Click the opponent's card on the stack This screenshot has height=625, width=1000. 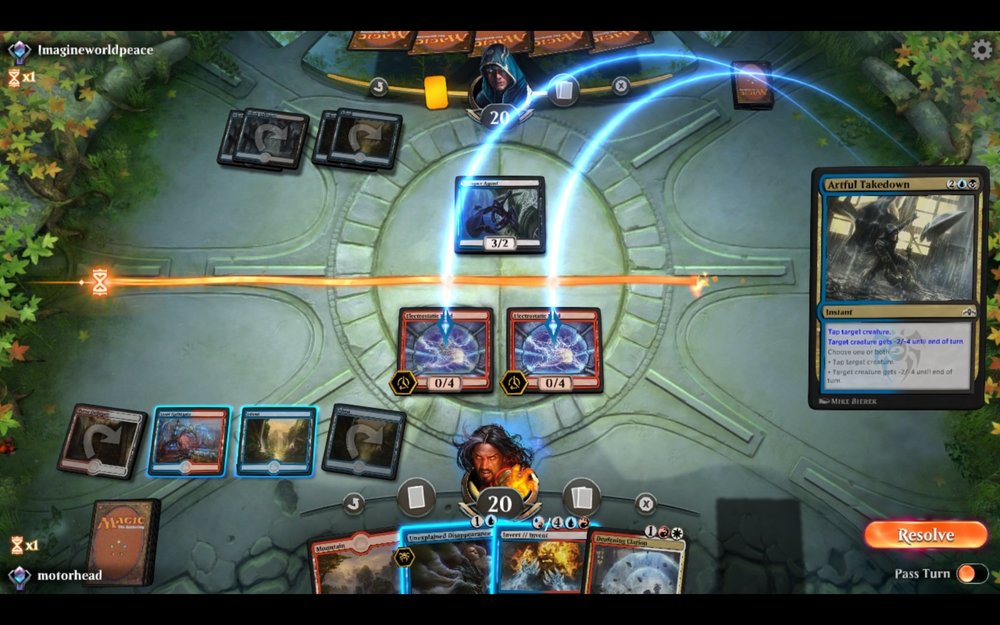coord(751,85)
